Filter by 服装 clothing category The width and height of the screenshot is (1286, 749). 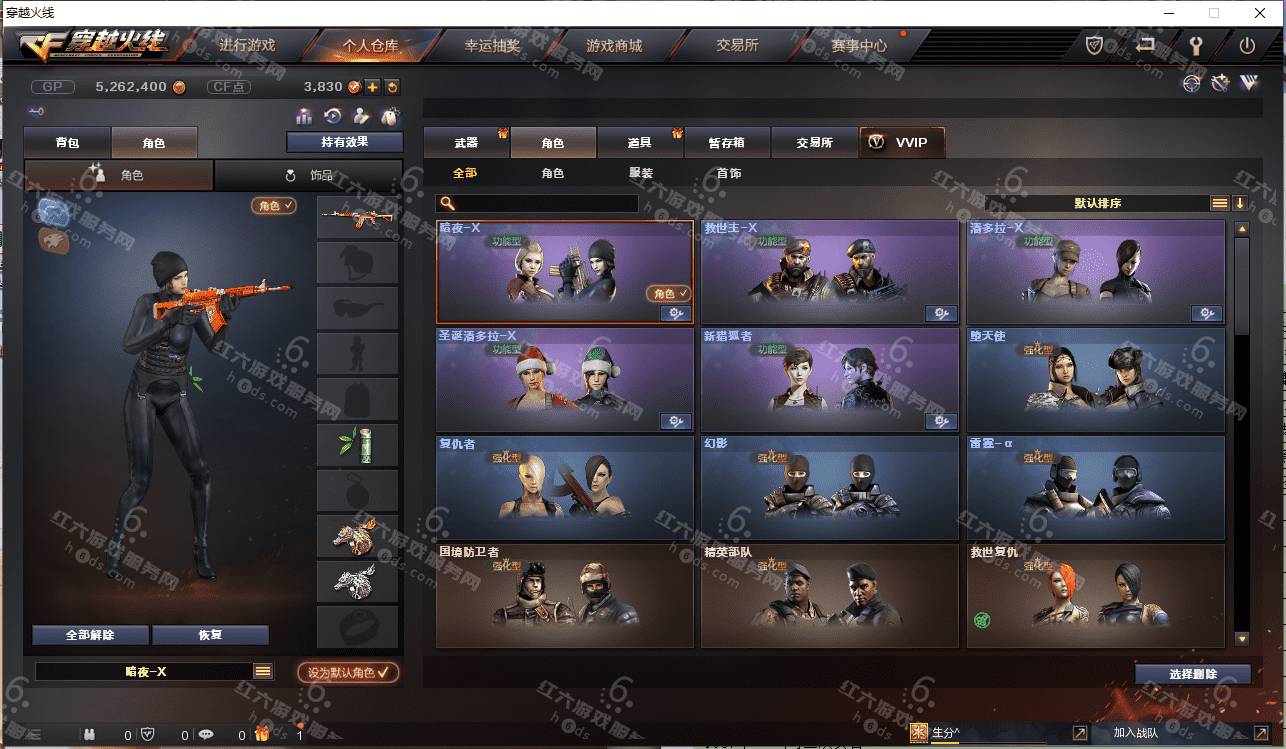click(641, 173)
